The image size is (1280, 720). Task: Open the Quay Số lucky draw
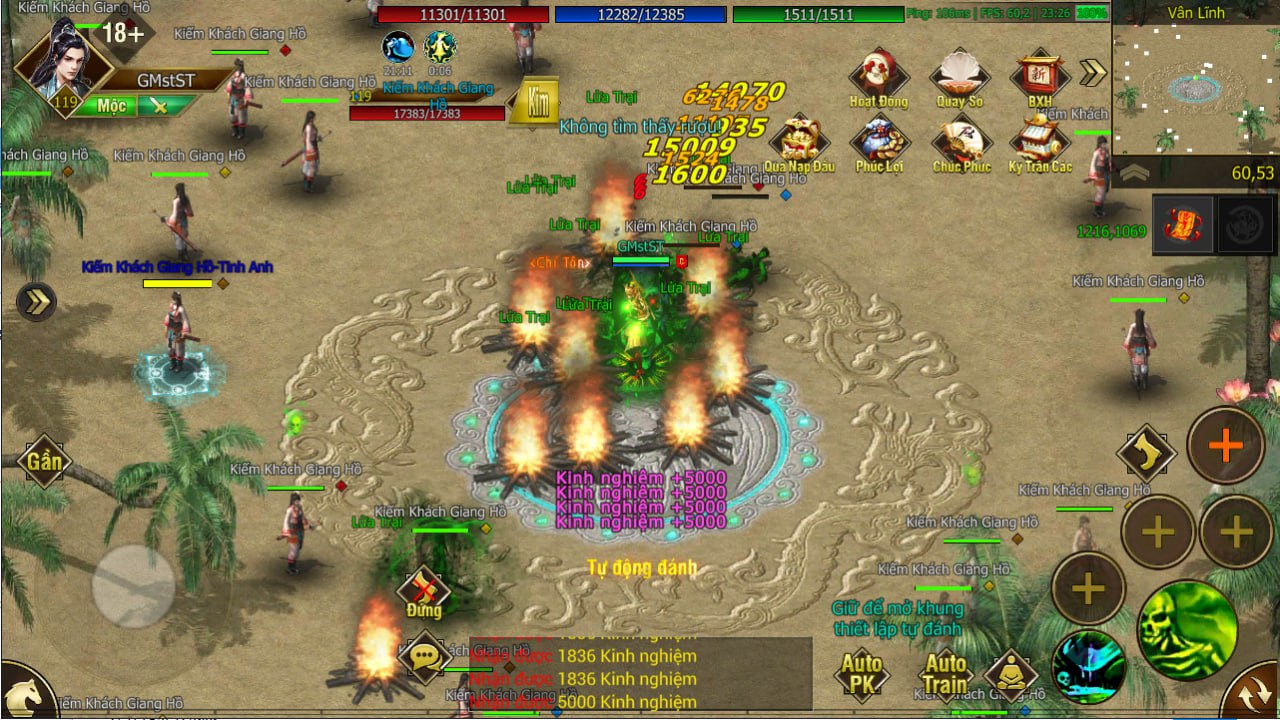[x=959, y=75]
